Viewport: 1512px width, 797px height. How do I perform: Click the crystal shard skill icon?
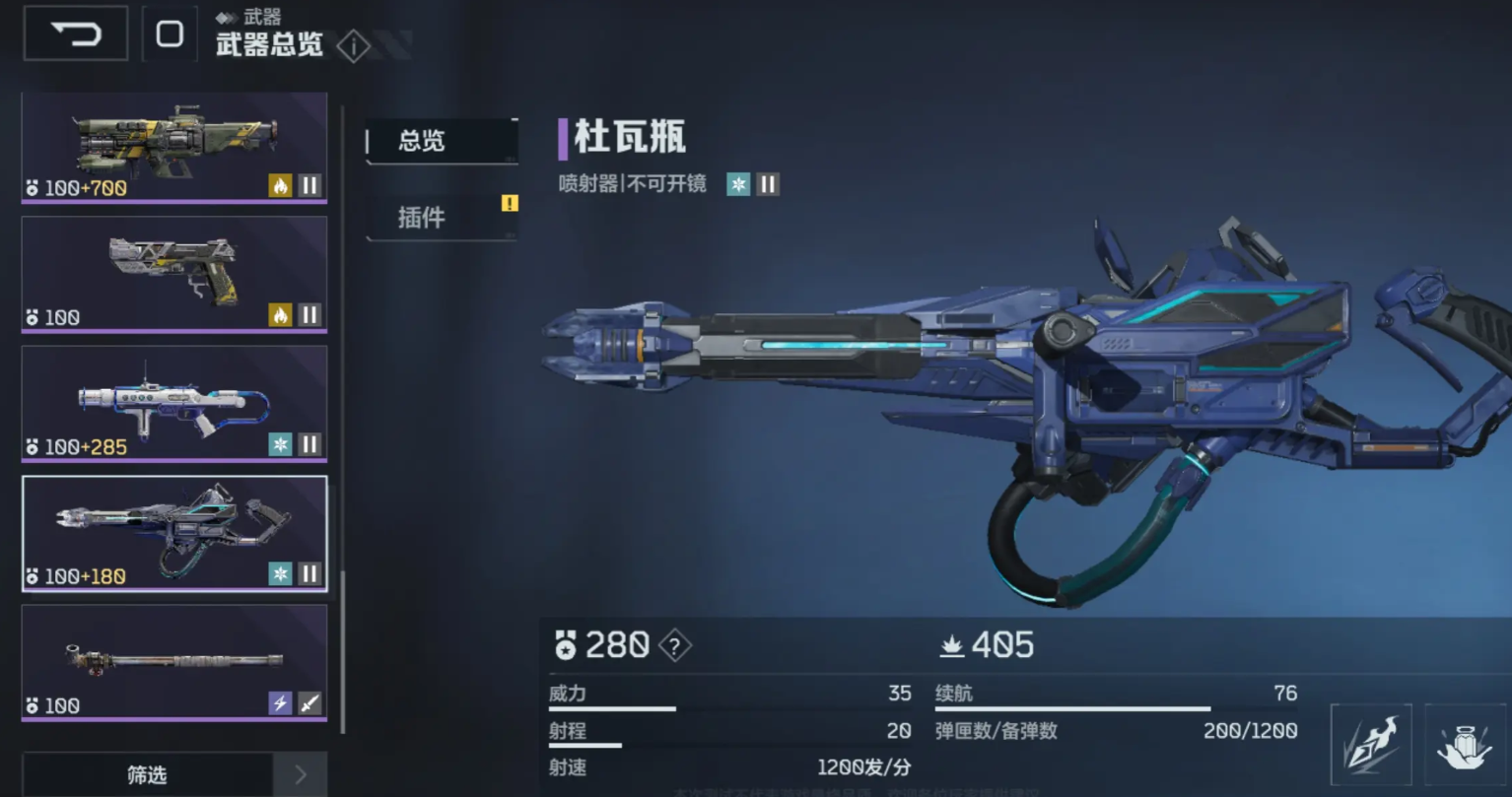1370,745
